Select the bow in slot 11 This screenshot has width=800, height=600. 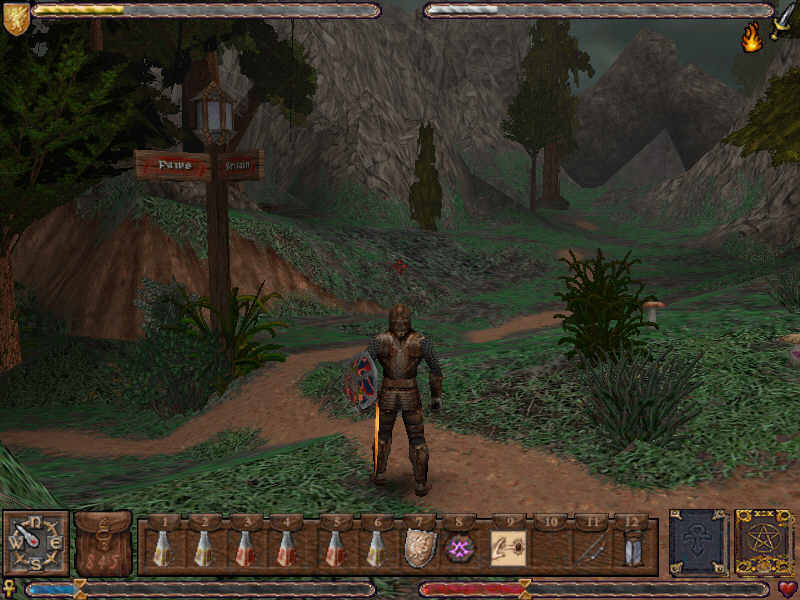(590, 548)
